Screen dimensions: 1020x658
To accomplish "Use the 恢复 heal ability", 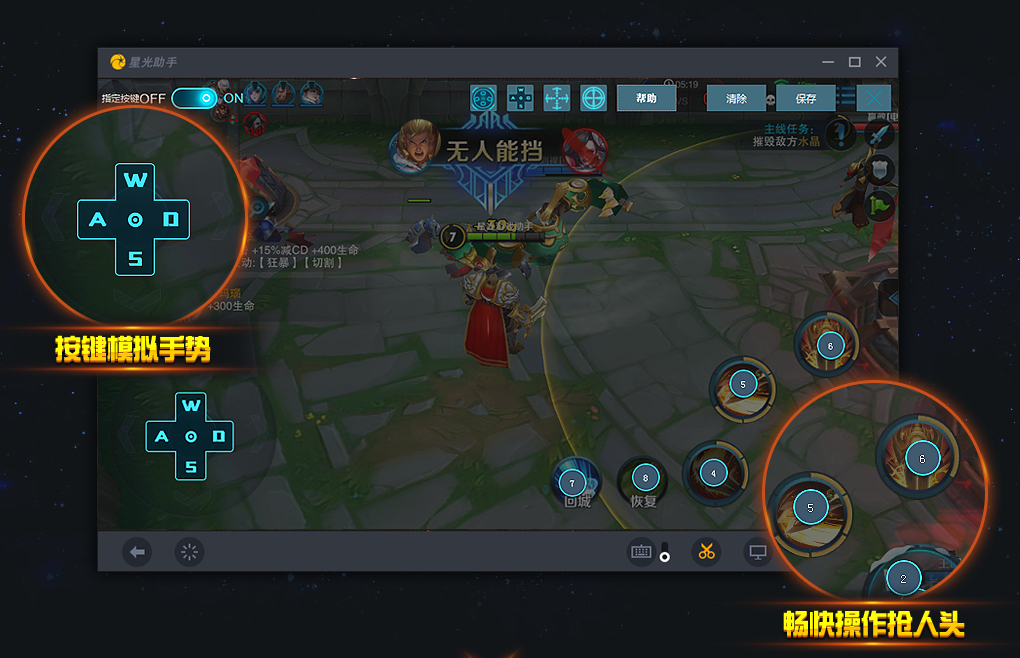I will 645,480.
